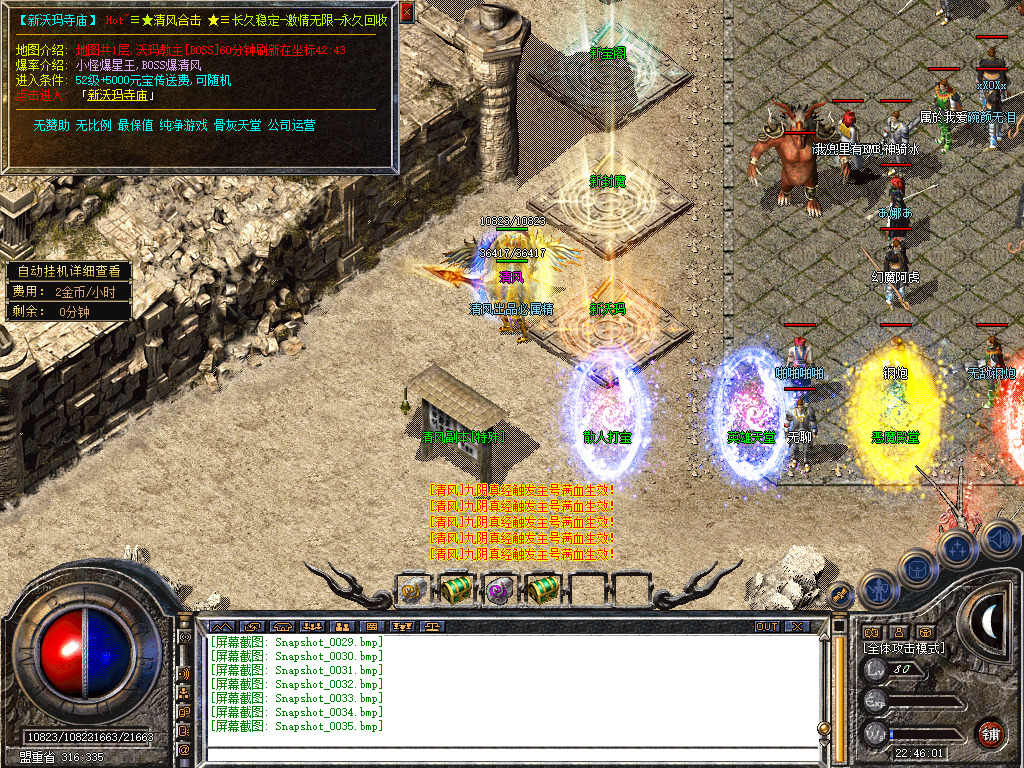
Task: Click the balance scale chat toolbar button
Action: click(x=433, y=627)
